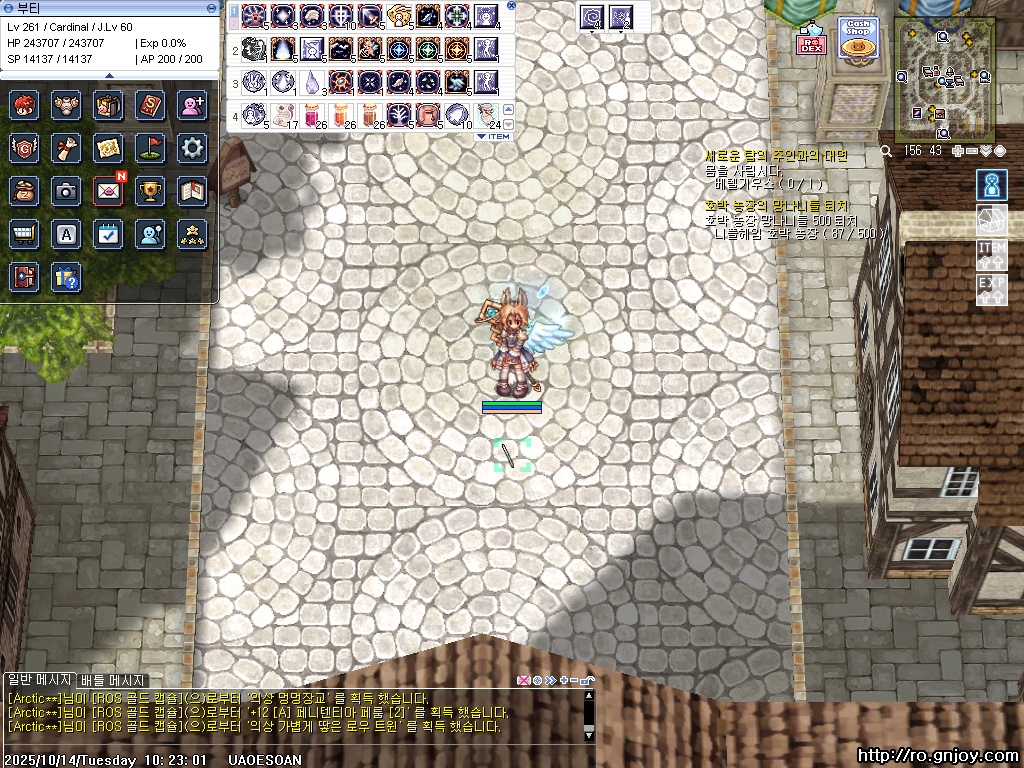Open the gold trophy achievements icon
Screen dimensions: 1024x768
click(x=150, y=191)
